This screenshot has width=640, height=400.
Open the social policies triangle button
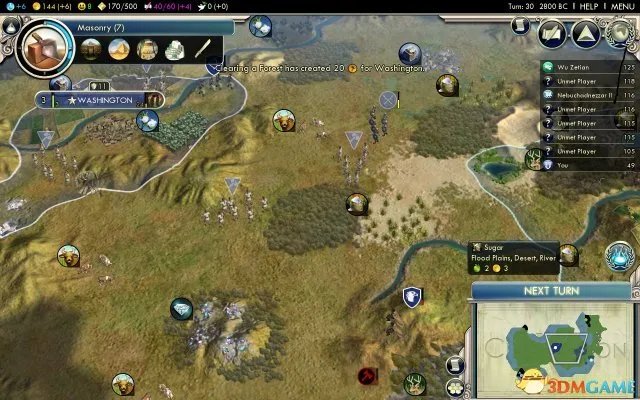(x=587, y=33)
